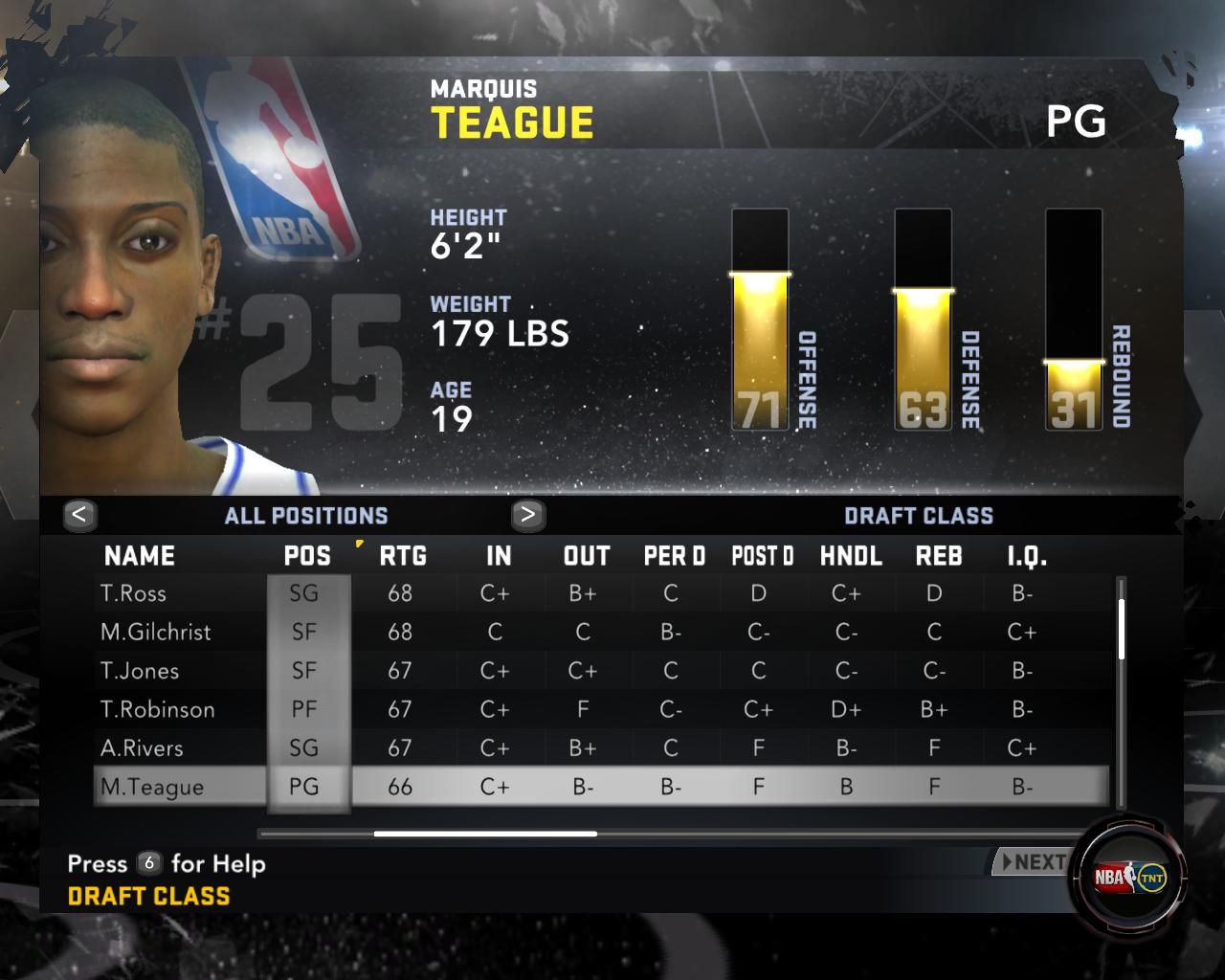1225x980 pixels.
Task: Click the horizontal scrollbar under the table
Action: (485, 834)
